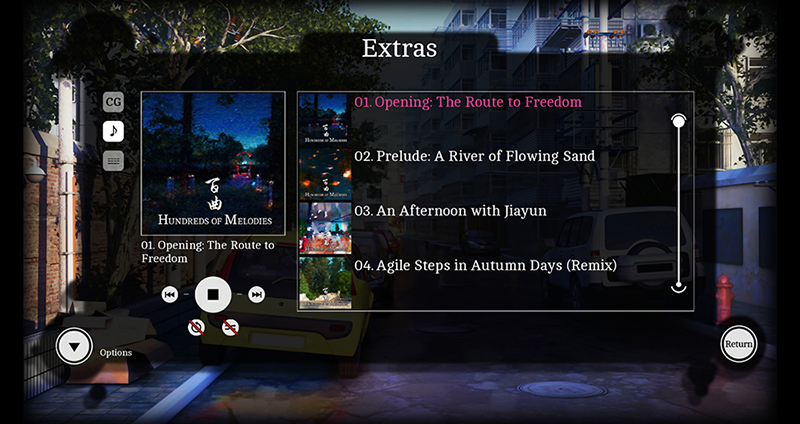Open the Options dropdown button
Image resolution: width=800 pixels, height=424 pixels.
pyautogui.click(x=74, y=347)
